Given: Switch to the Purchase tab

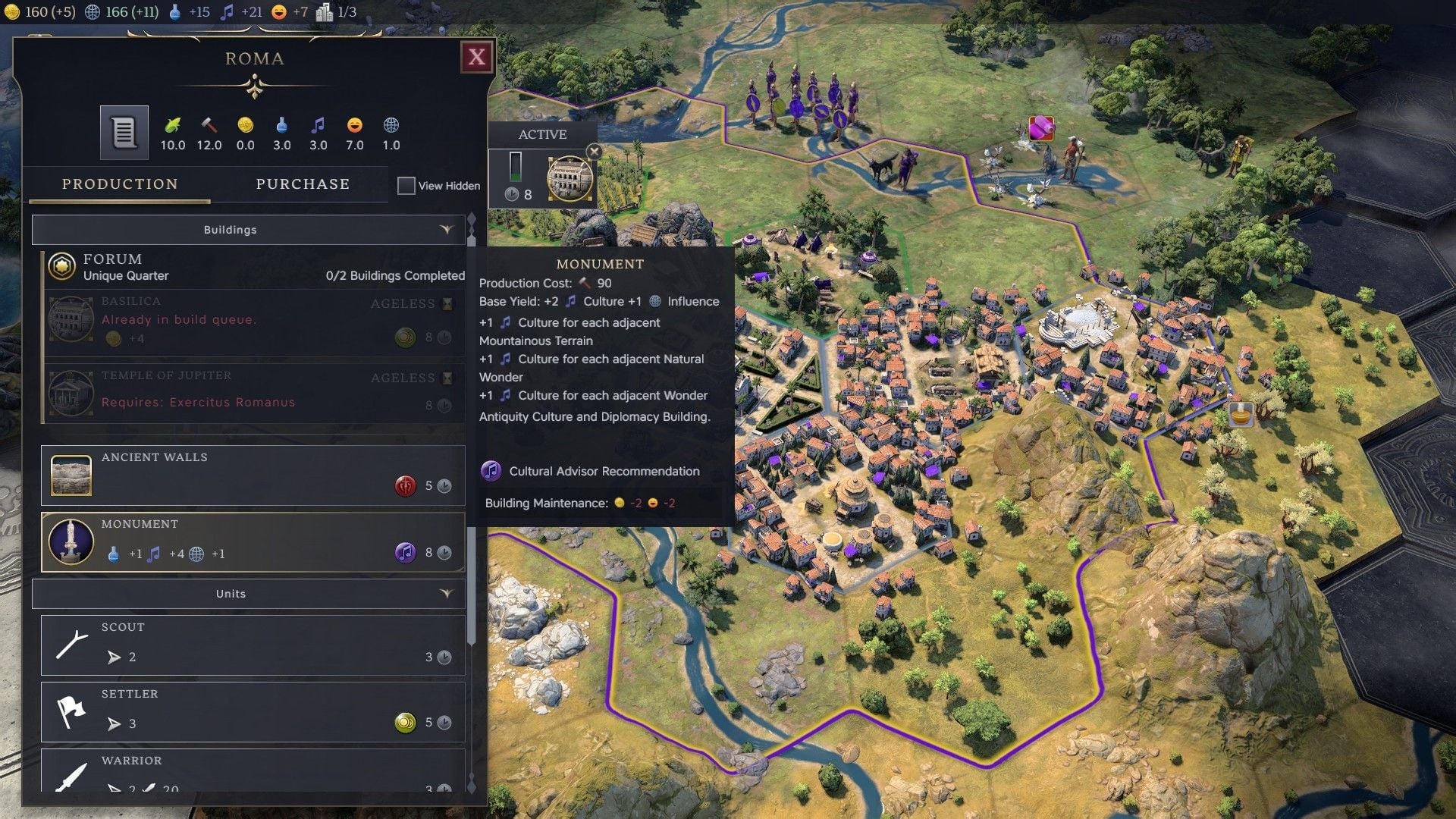Looking at the screenshot, I should pos(303,184).
